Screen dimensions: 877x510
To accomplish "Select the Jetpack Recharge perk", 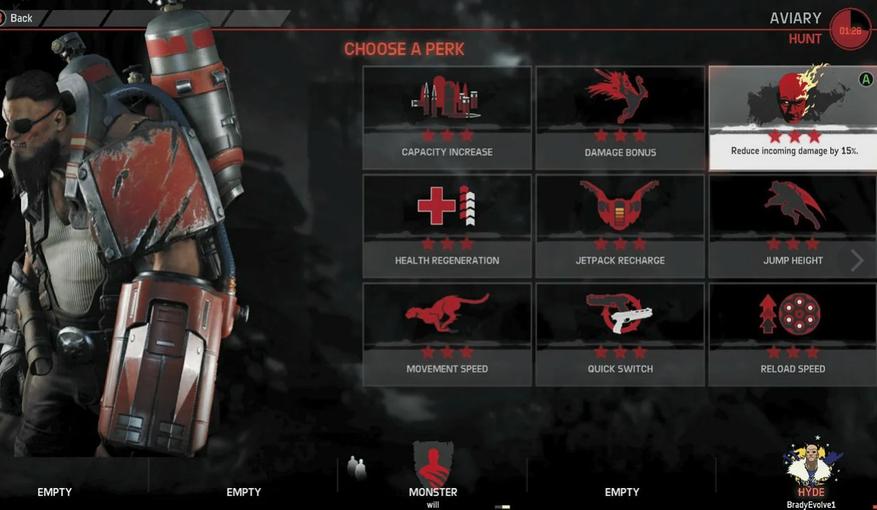I will 620,226.
